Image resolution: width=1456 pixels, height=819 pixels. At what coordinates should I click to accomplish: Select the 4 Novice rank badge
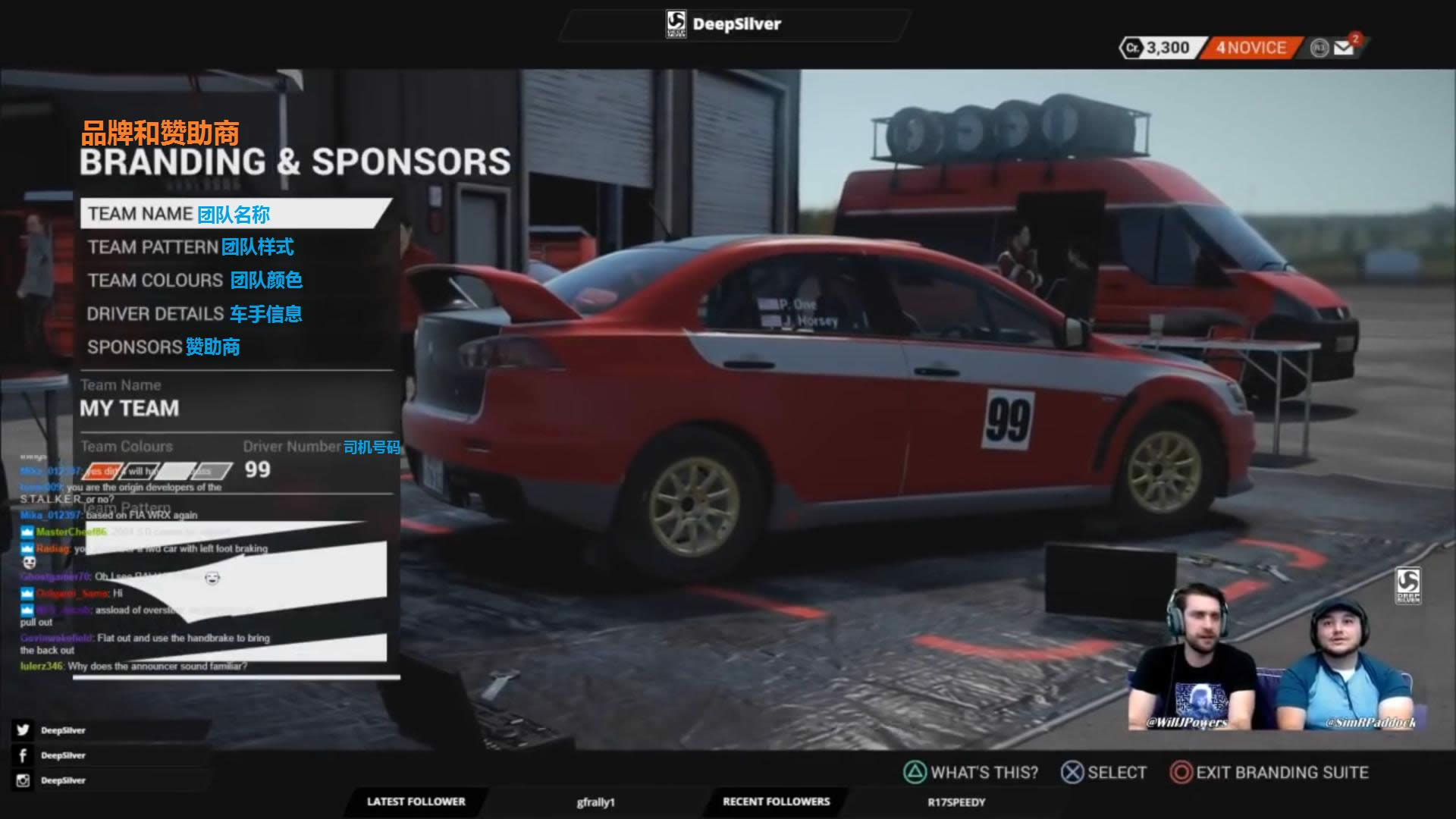pos(1251,48)
